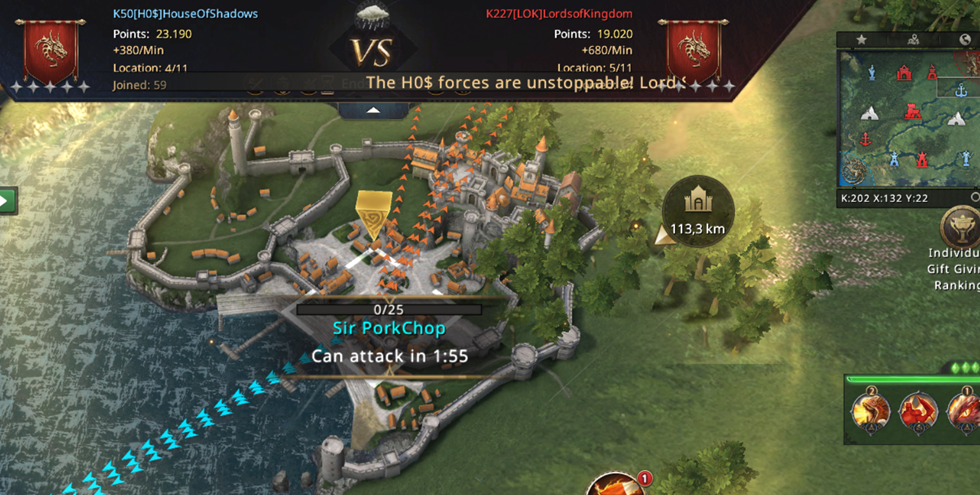Image resolution: width=980 pixels, height=495 pixels.
Task: Select the golden dragon icon with badge 2
Action: [x=869, y=412]
